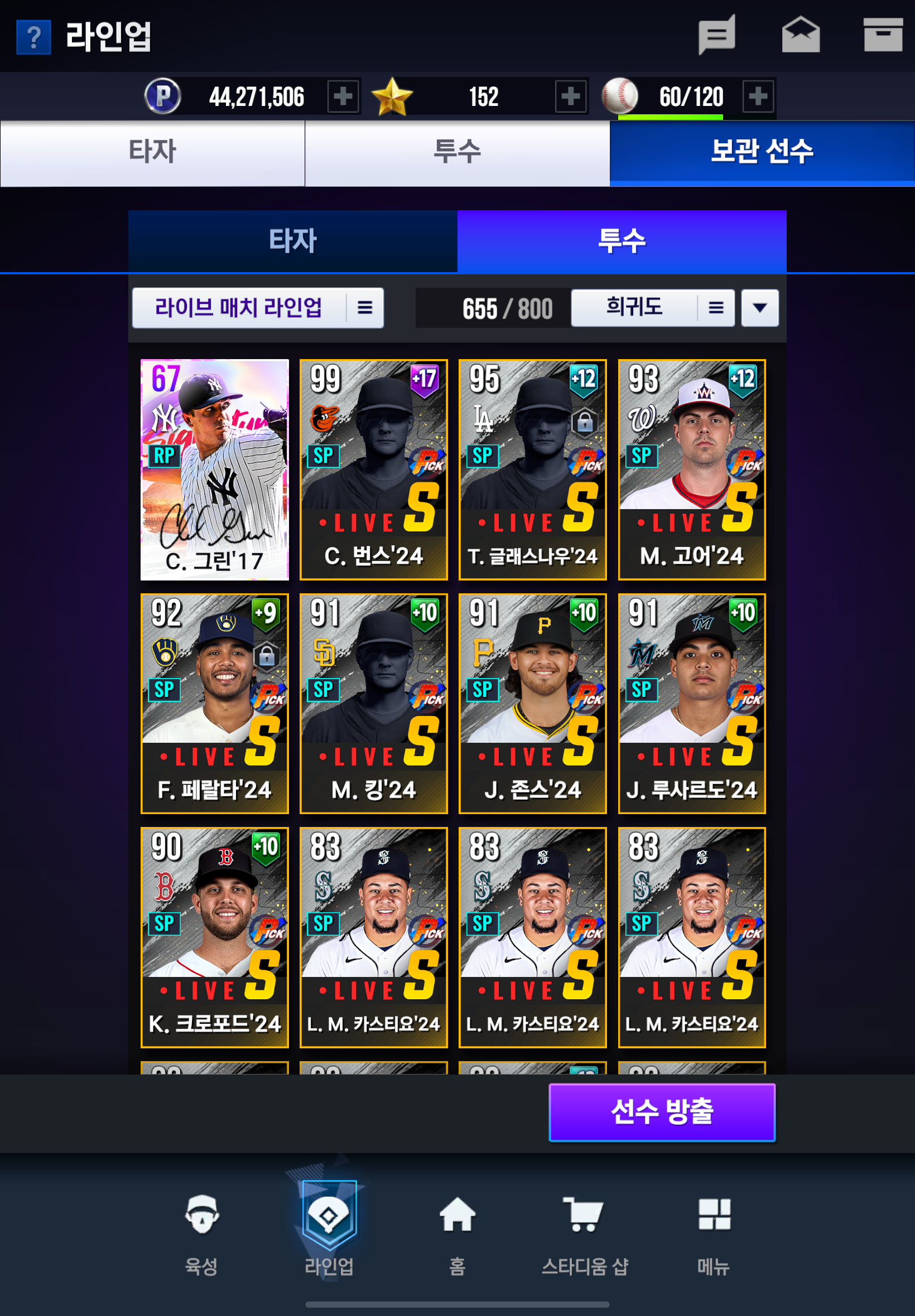Add more gold stars
This screenshot has width=915, height=1316.
pyautogui.click(x=570, y=96)
